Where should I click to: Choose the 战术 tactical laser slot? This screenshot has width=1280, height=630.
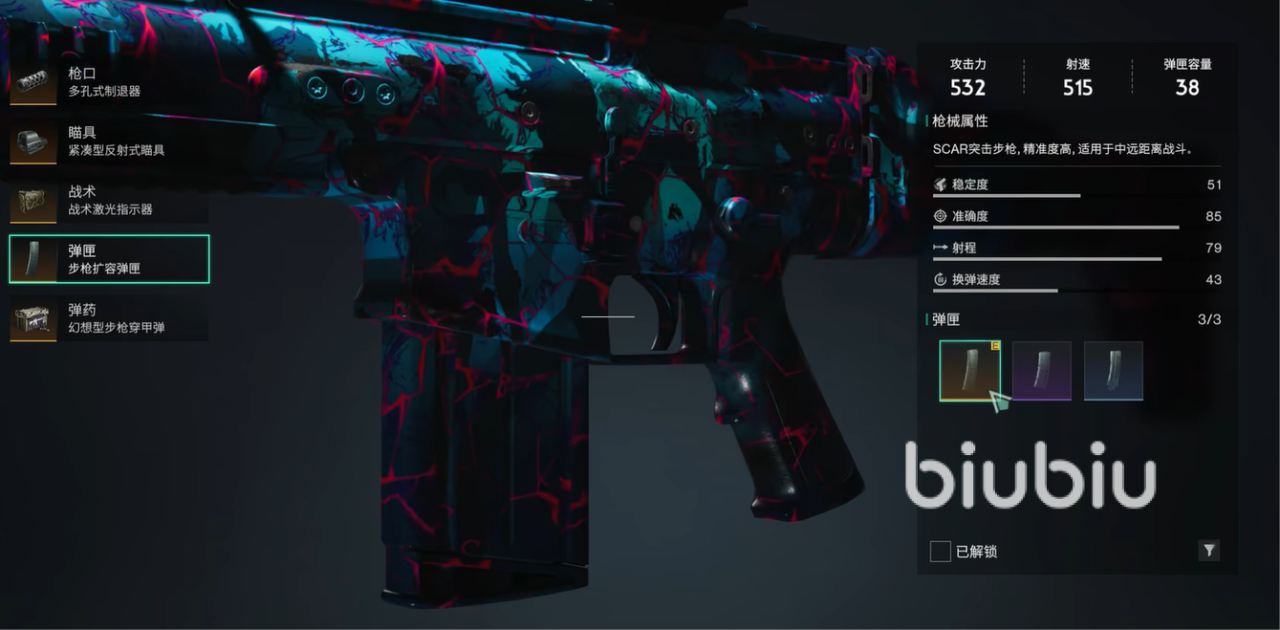pos(108,200)
